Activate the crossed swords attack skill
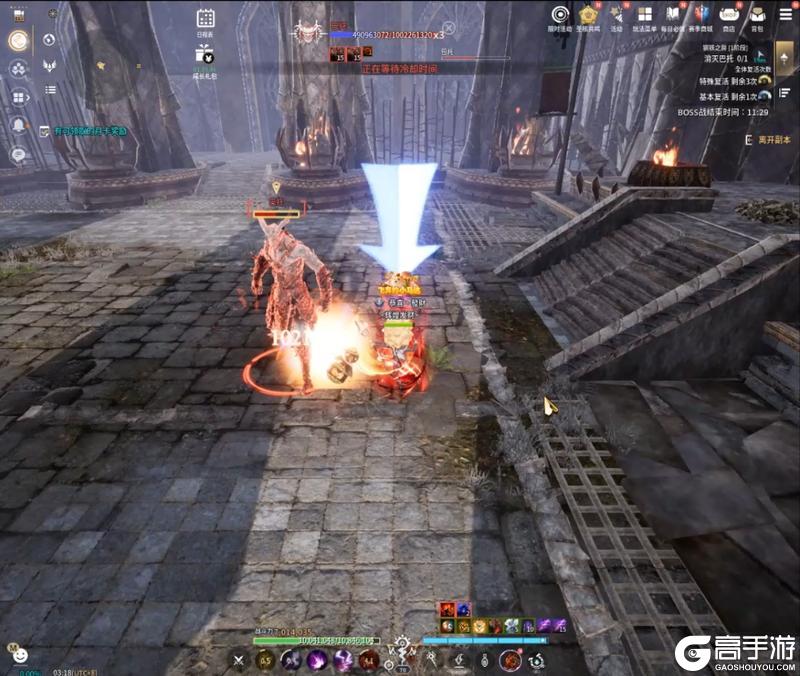 pos(238,659)
